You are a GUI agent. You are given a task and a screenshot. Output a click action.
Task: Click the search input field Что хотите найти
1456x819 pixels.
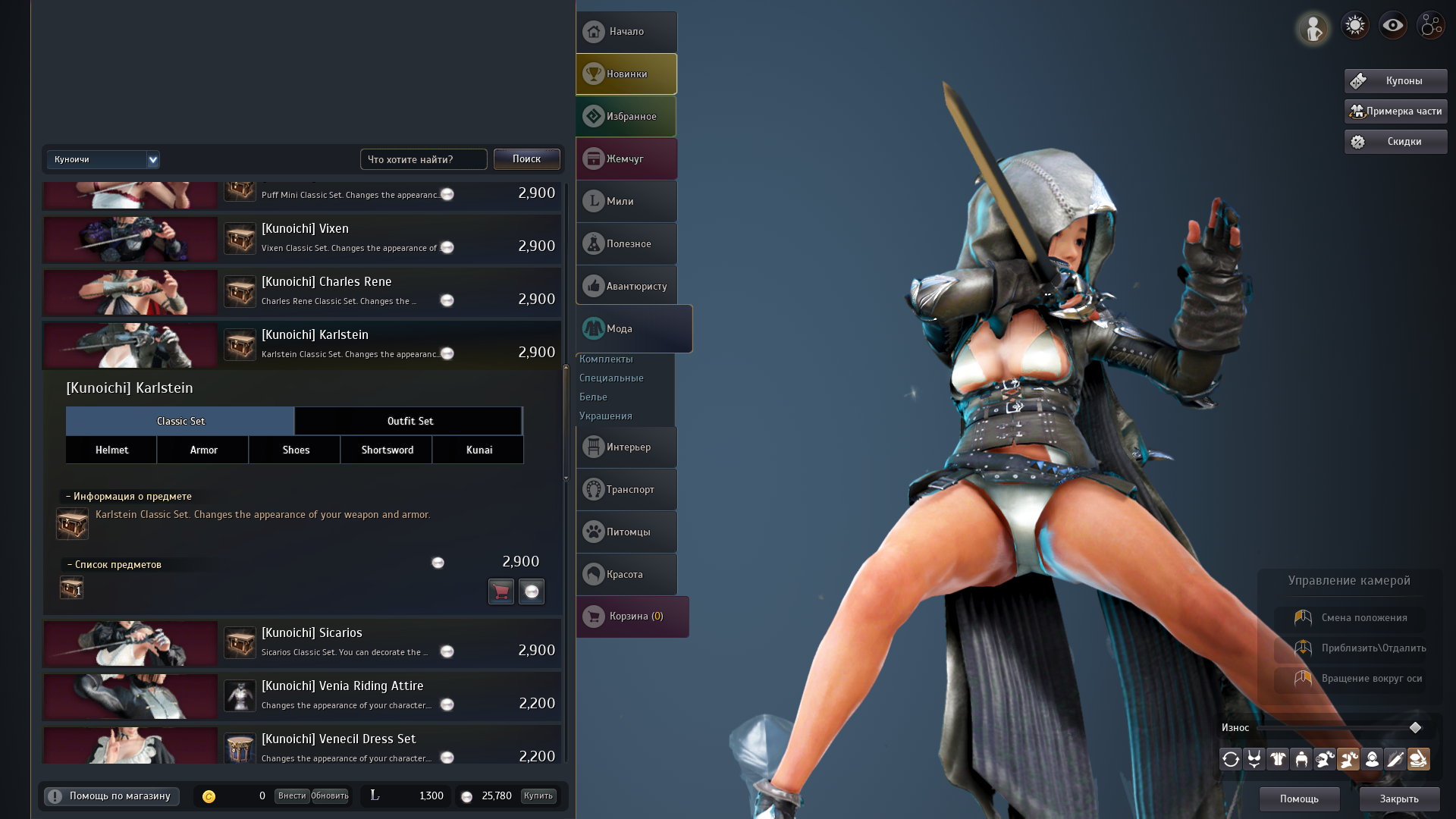pos(423,159)
